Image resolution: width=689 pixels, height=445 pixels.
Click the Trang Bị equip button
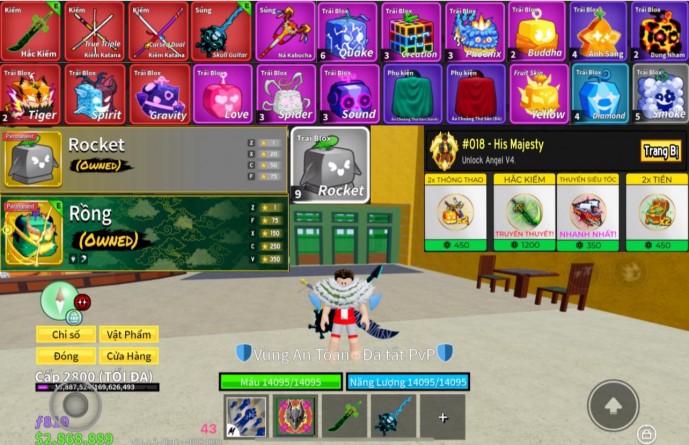[661, 150]
